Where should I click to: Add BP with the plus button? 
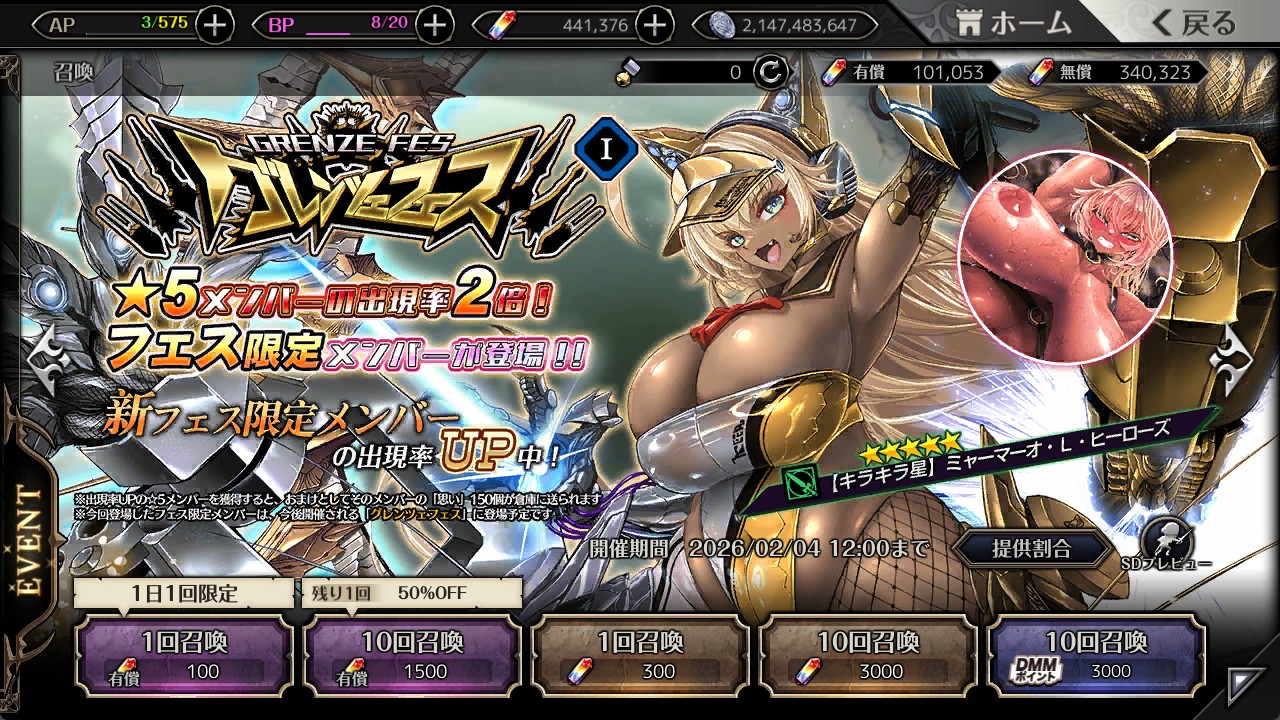434,26
